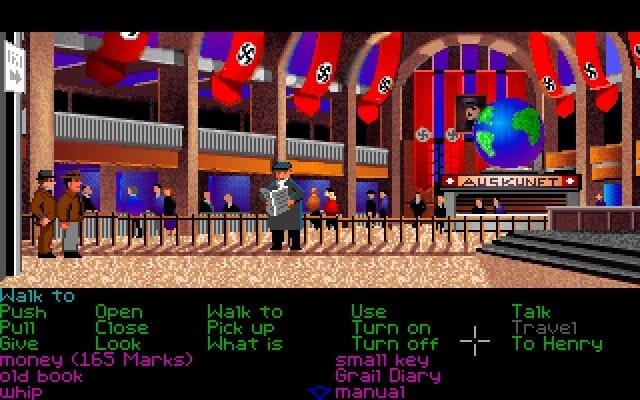Screen dimensions: 640x400
Task: Select the Talk verb
Action: click(531, 312)
